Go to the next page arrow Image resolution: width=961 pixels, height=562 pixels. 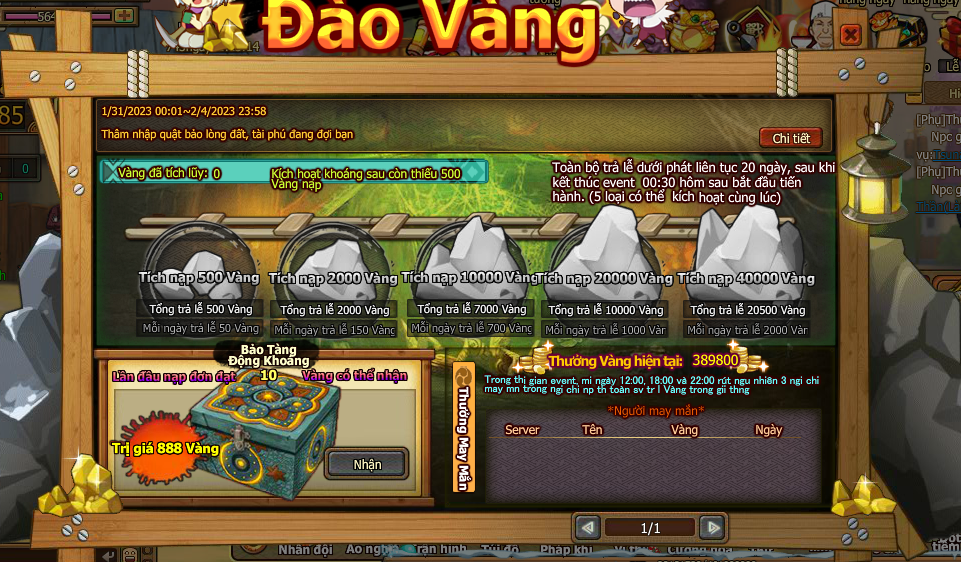coord(711,527)
